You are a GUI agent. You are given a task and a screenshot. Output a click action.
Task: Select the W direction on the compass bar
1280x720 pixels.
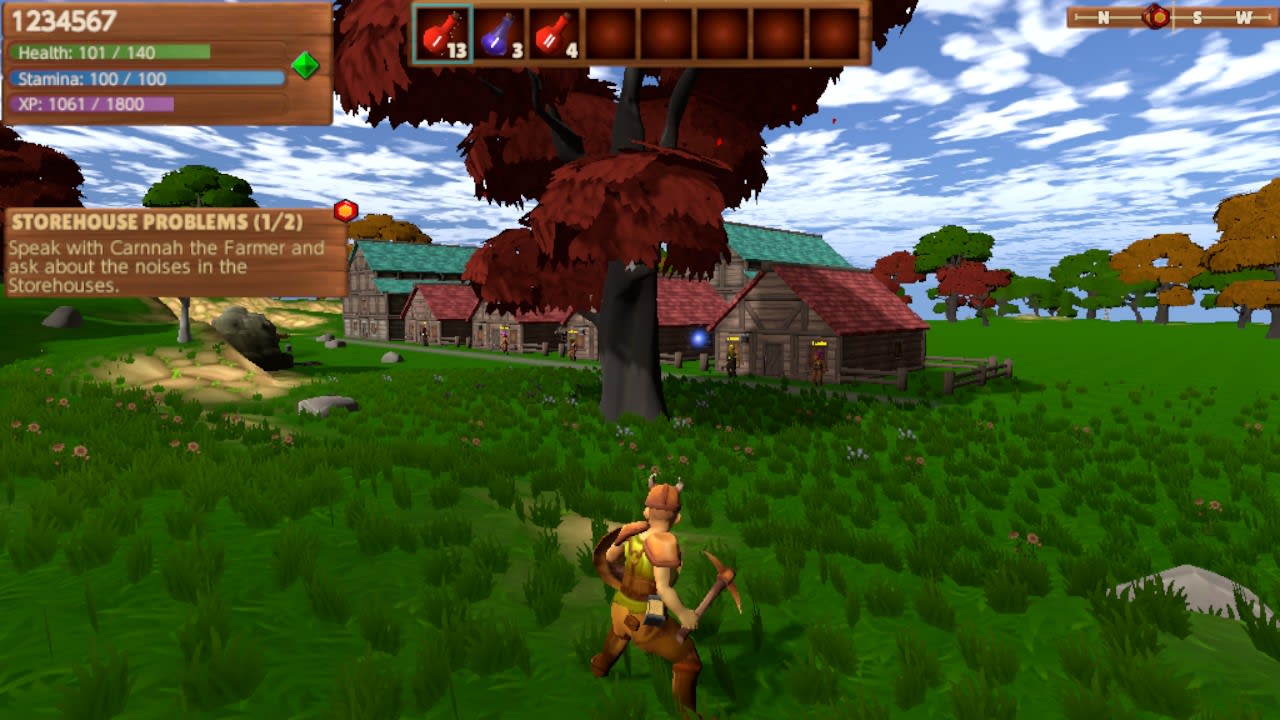tap(1247, 15)
